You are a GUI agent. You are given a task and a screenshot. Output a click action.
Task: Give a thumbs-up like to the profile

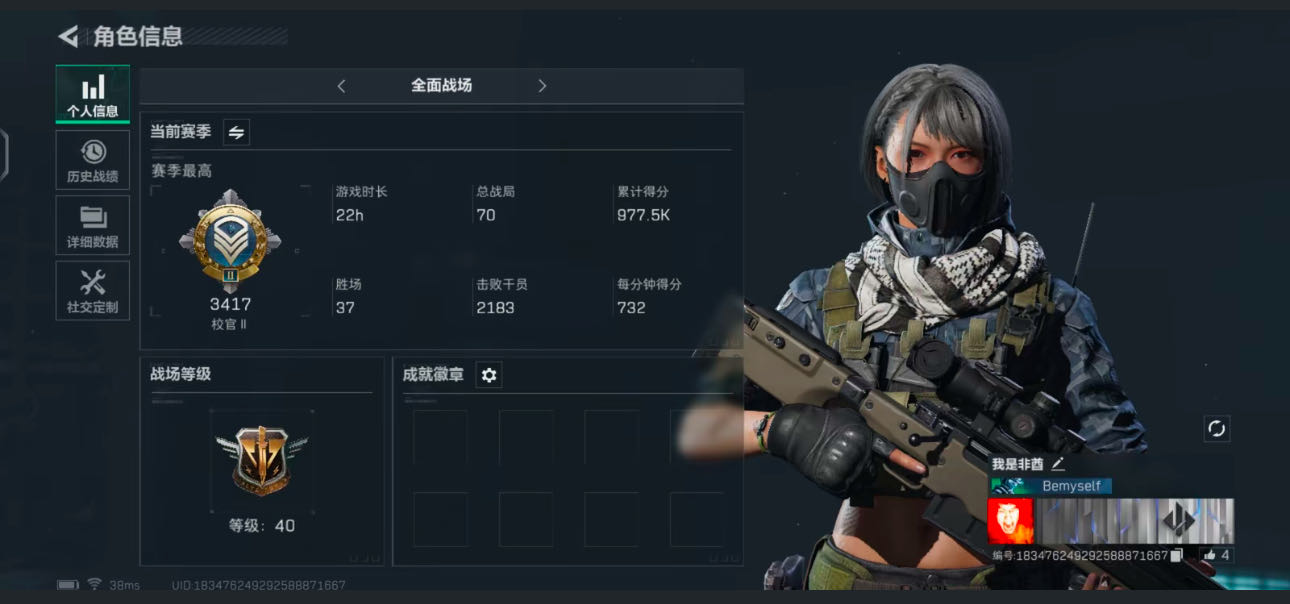coord(1210,555)
